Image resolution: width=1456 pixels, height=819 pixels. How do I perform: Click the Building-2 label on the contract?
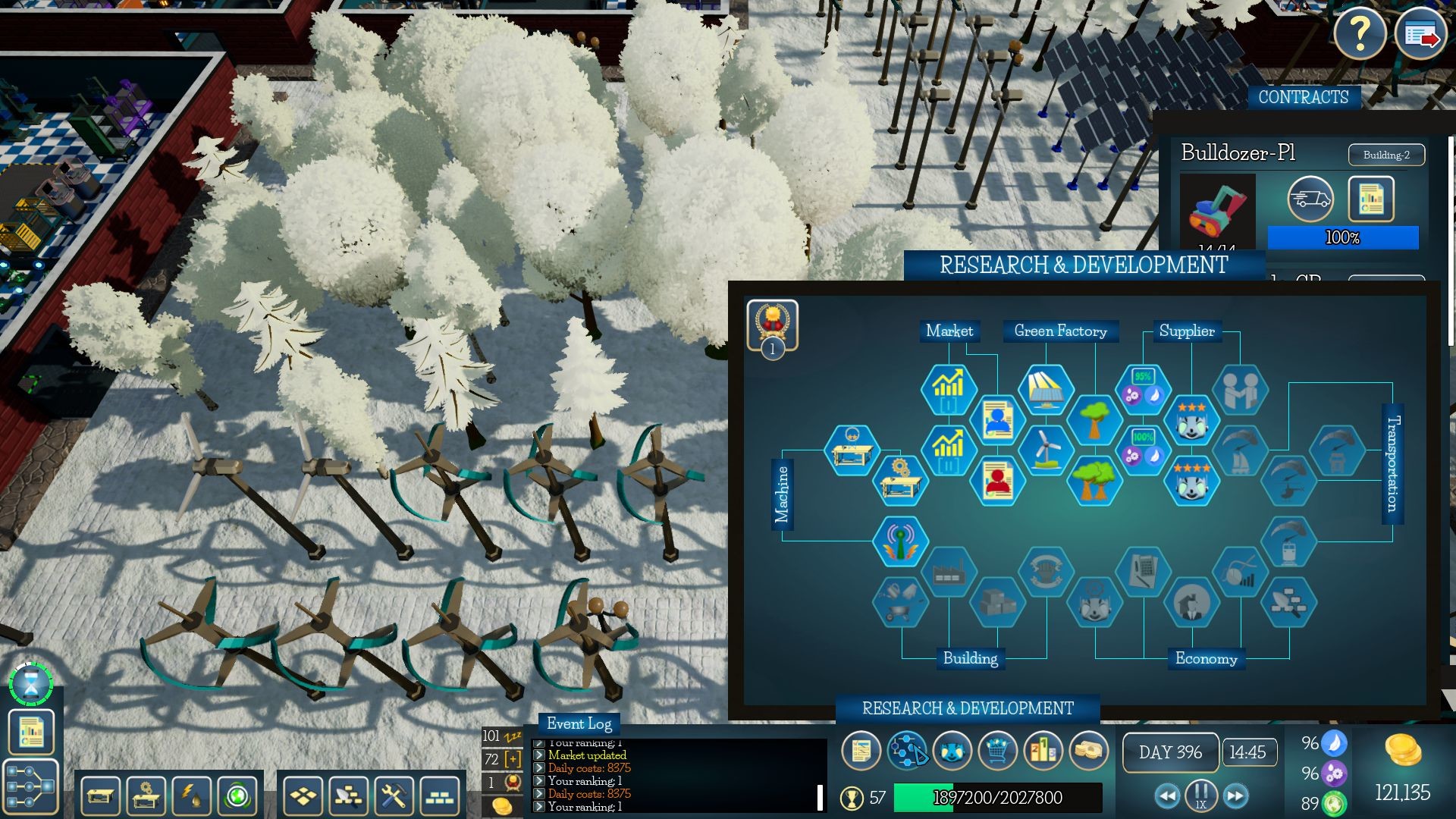(x=1386, y=155)
